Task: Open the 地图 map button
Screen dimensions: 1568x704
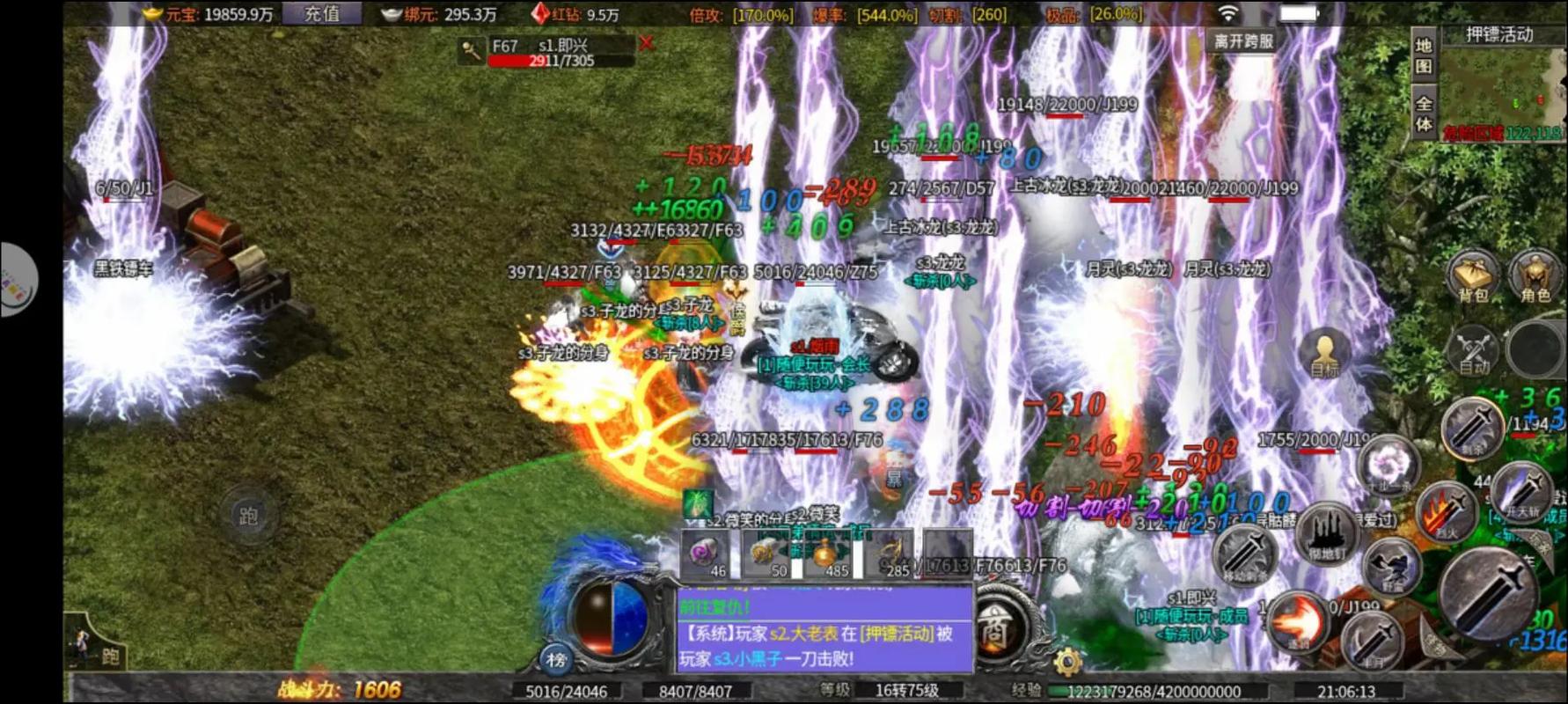Action: pos(1424,56)
